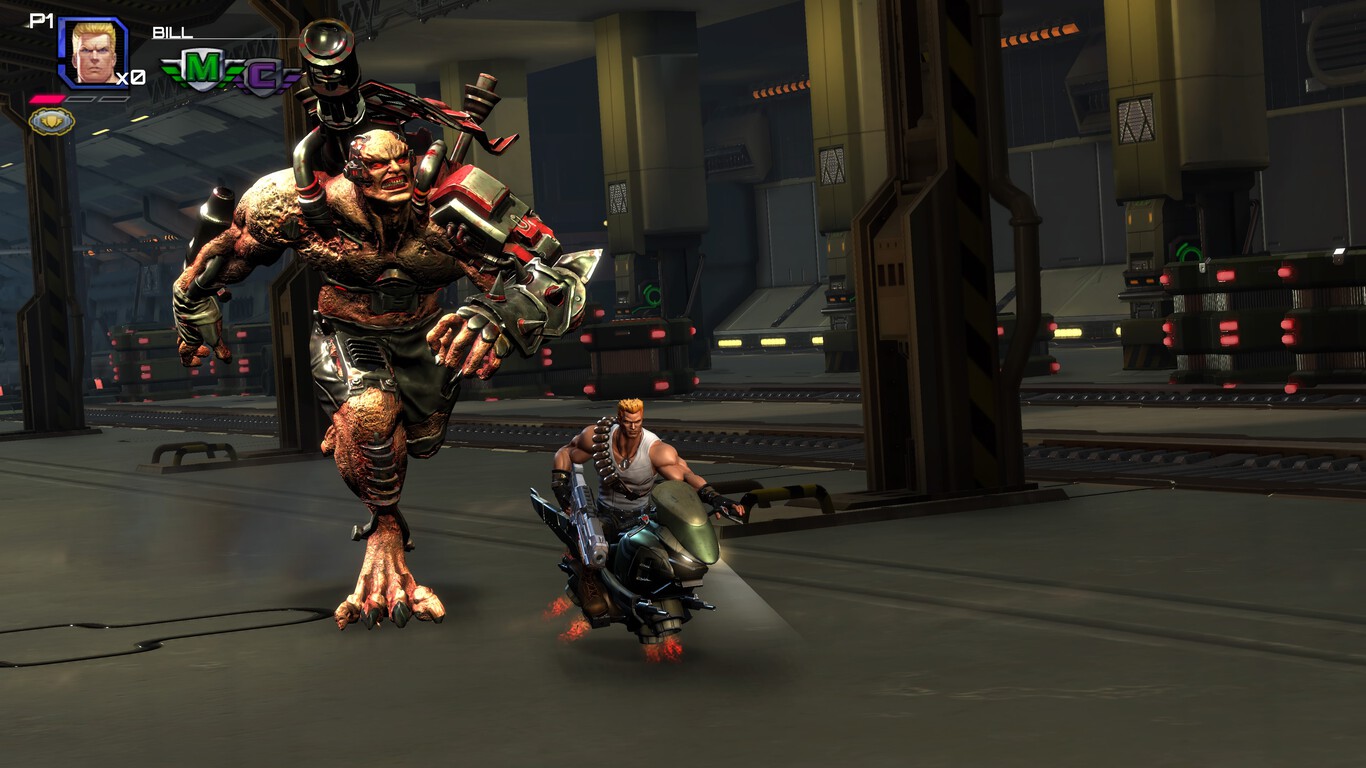1366x768 pixels.
Task: Switch to the purple C weapon badge
Action: pos(262,78)
